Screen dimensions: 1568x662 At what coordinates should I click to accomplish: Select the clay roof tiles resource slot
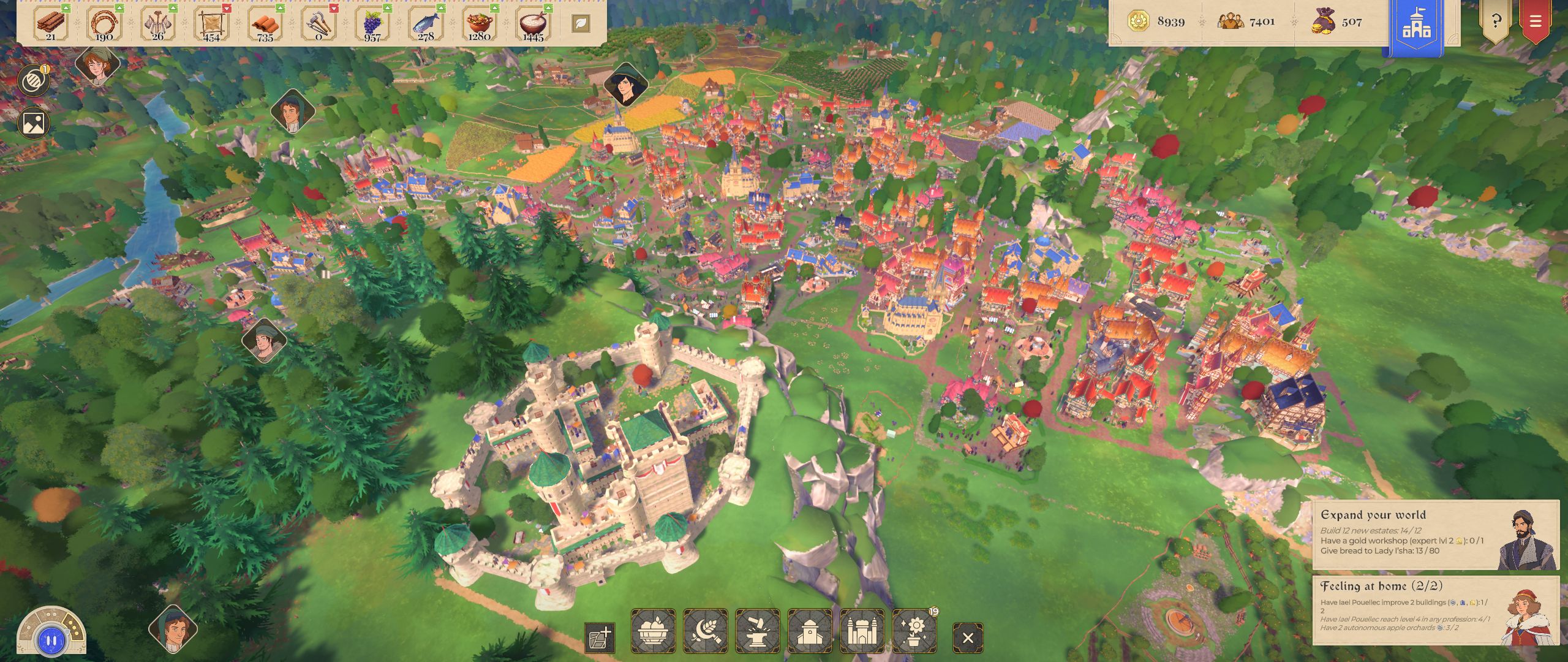click(x=265, y=23)
